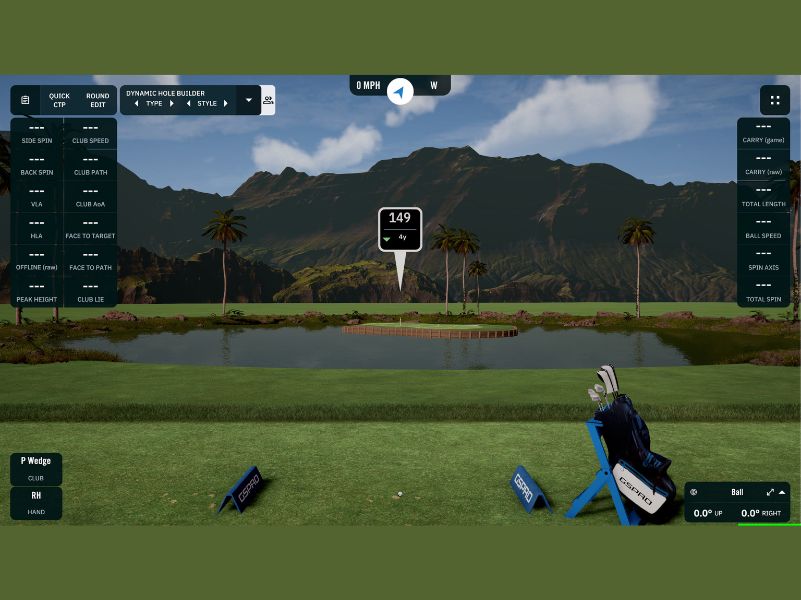Select the Quick CTP button

point(59,100)
